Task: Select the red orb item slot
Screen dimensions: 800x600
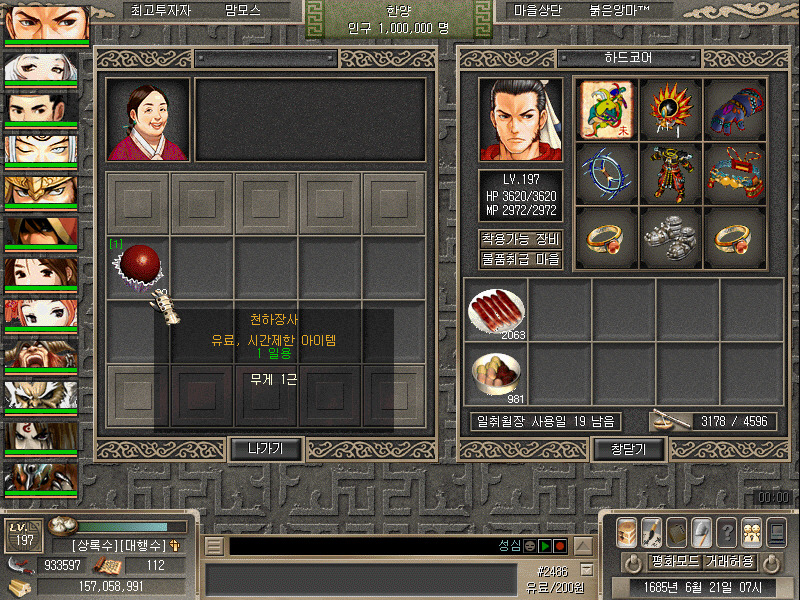Action: (138, 265)
